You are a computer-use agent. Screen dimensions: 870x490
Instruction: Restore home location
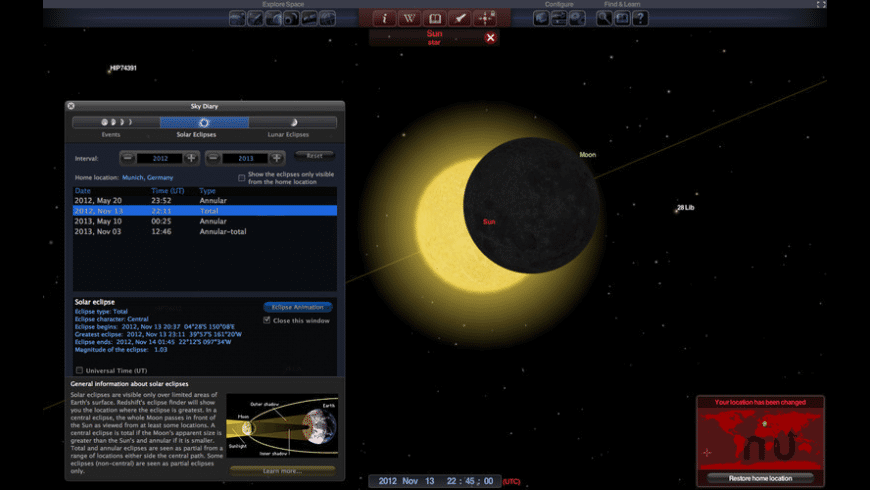(760, 478)
